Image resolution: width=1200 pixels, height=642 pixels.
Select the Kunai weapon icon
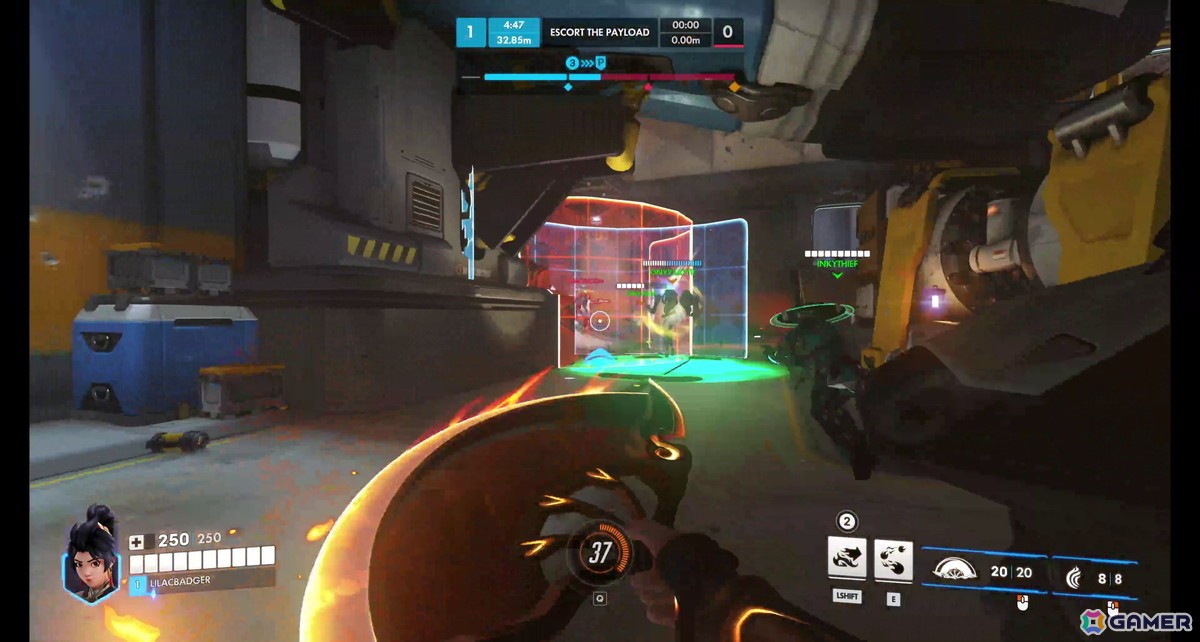(1075, 577)
